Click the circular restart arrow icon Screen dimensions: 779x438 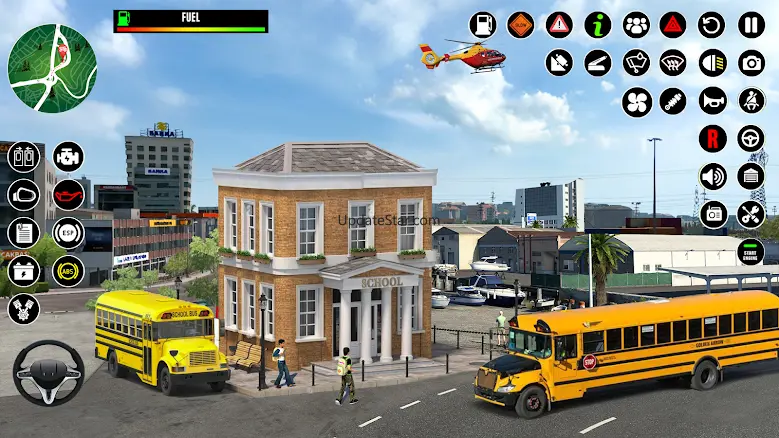click(x=712, y=25)
